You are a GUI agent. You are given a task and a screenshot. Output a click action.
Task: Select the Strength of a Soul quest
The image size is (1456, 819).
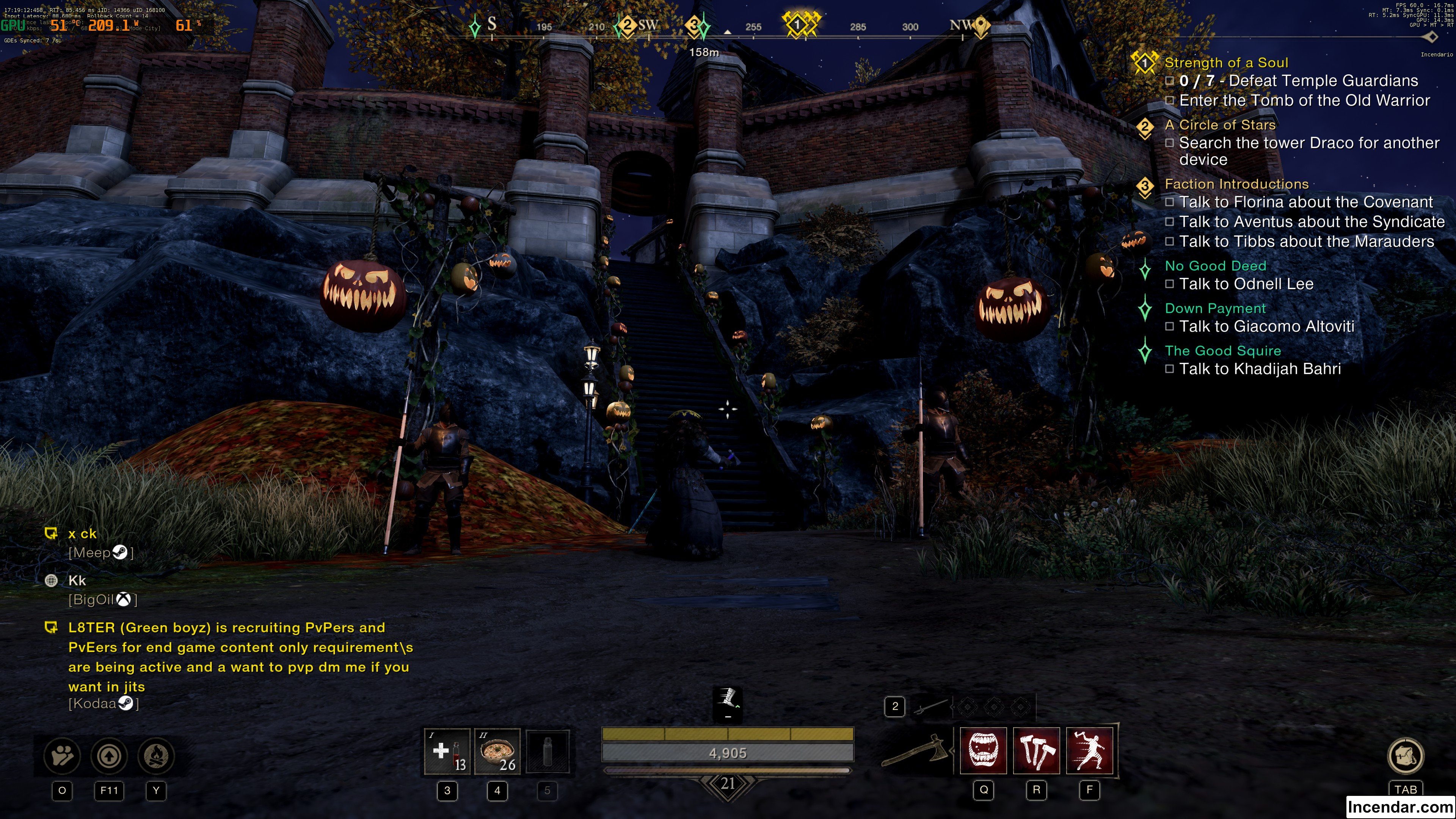[x=1226, y=63]
